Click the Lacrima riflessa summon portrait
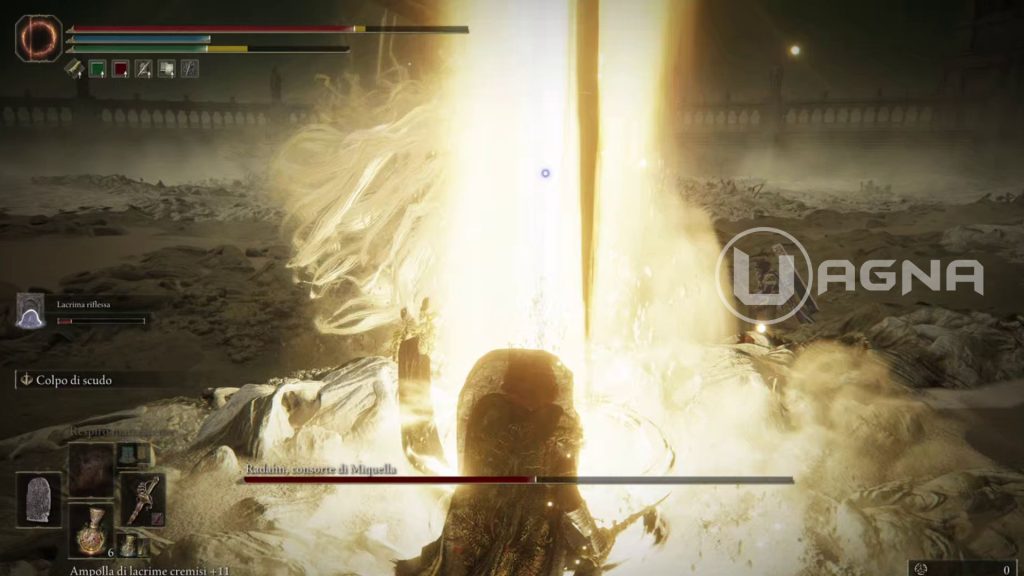This screenshot has height=576, width=1024. point(31,311)
